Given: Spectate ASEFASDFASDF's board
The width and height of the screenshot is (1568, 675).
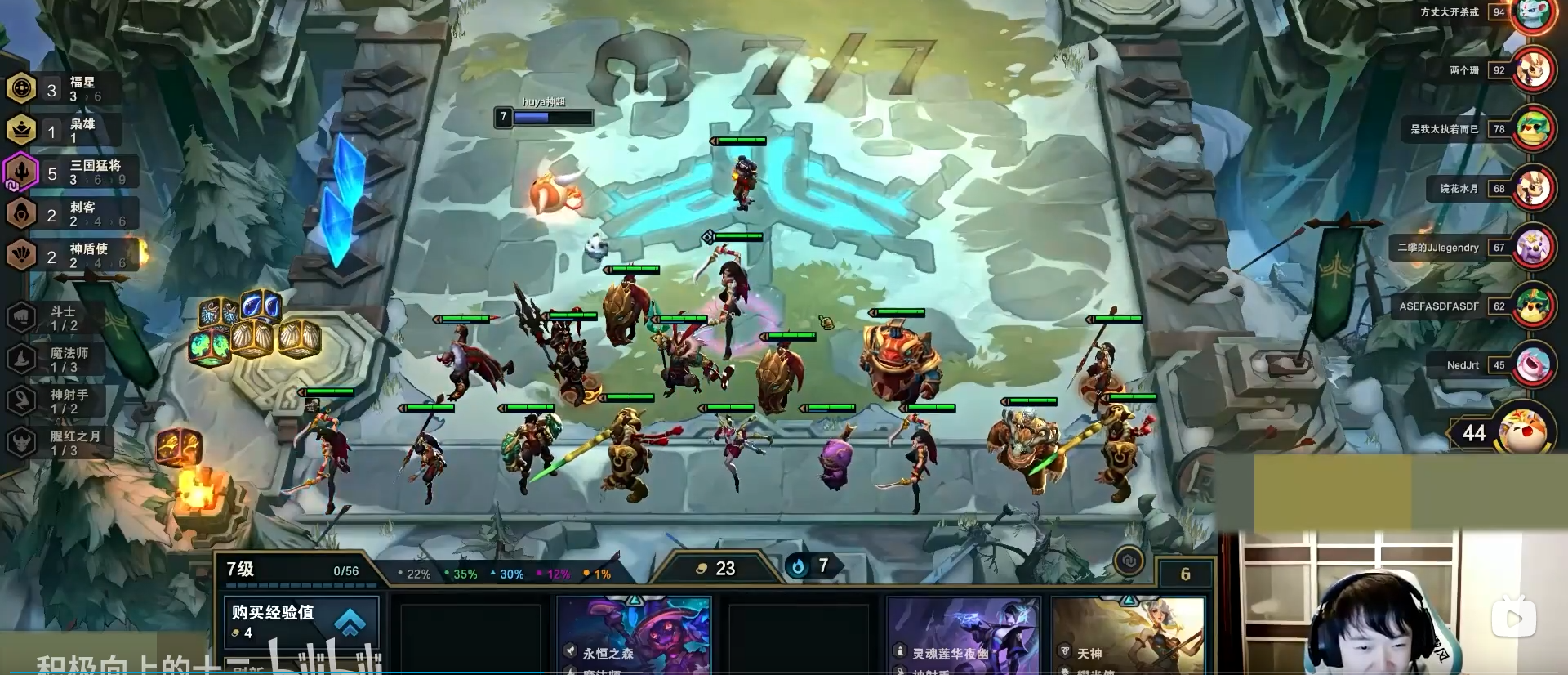Looking at the screenshot, I should pos(1533,306).
